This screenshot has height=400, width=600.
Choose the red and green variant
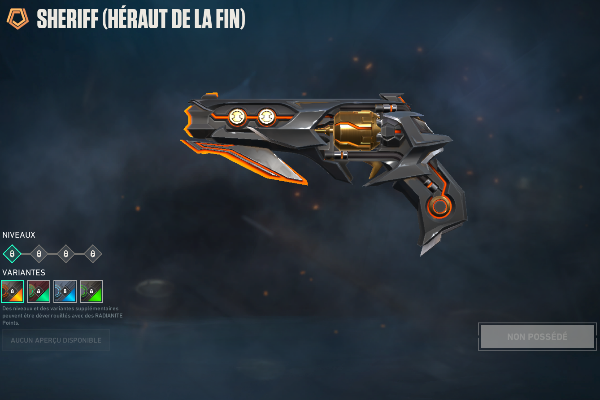tap(39, 291)
